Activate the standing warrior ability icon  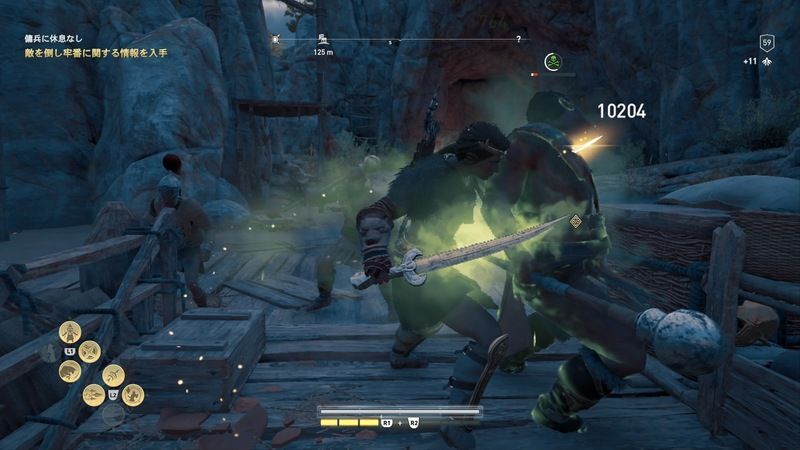click(x=70, y=332)
